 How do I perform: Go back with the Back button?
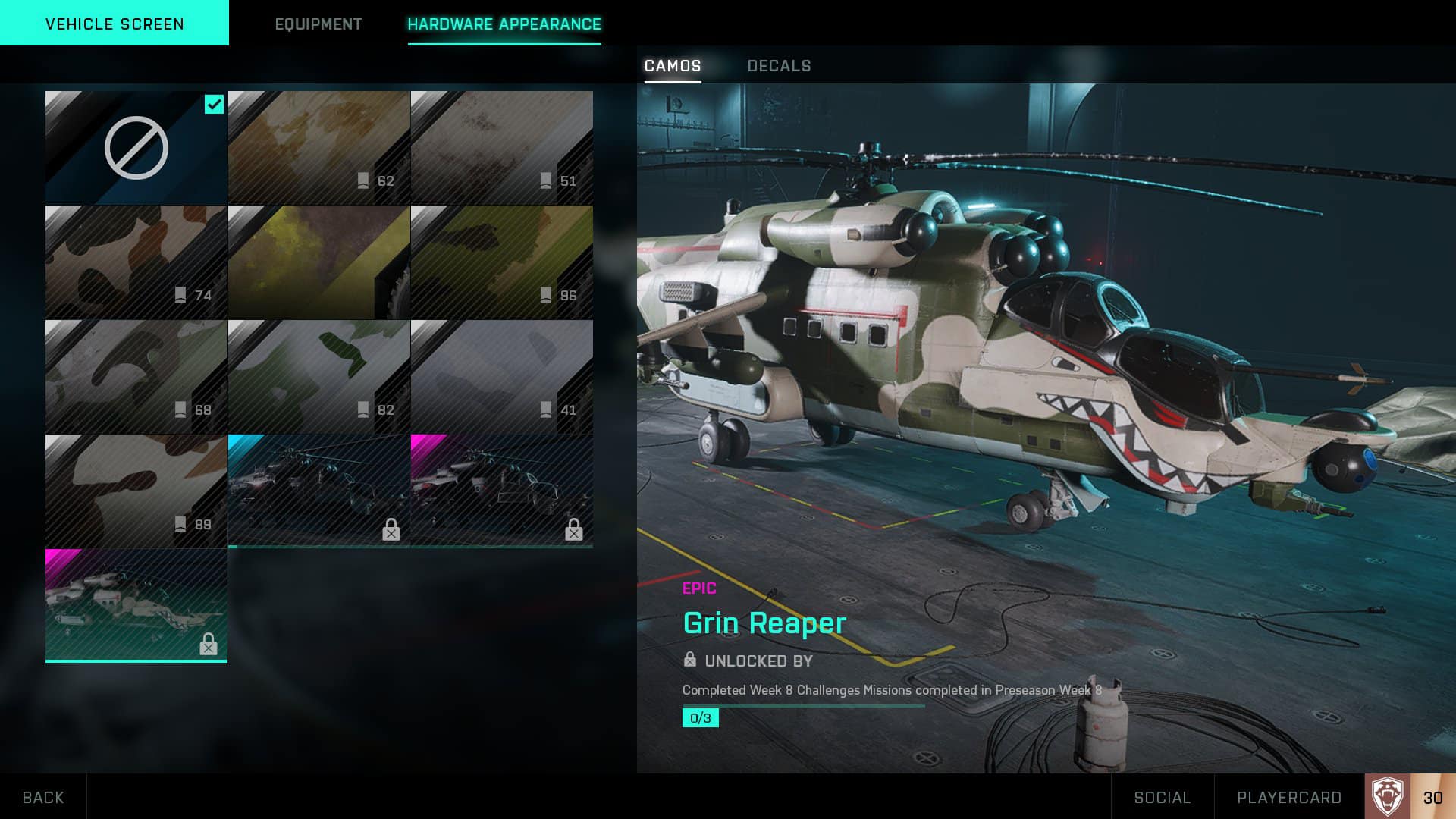[43, 797]
